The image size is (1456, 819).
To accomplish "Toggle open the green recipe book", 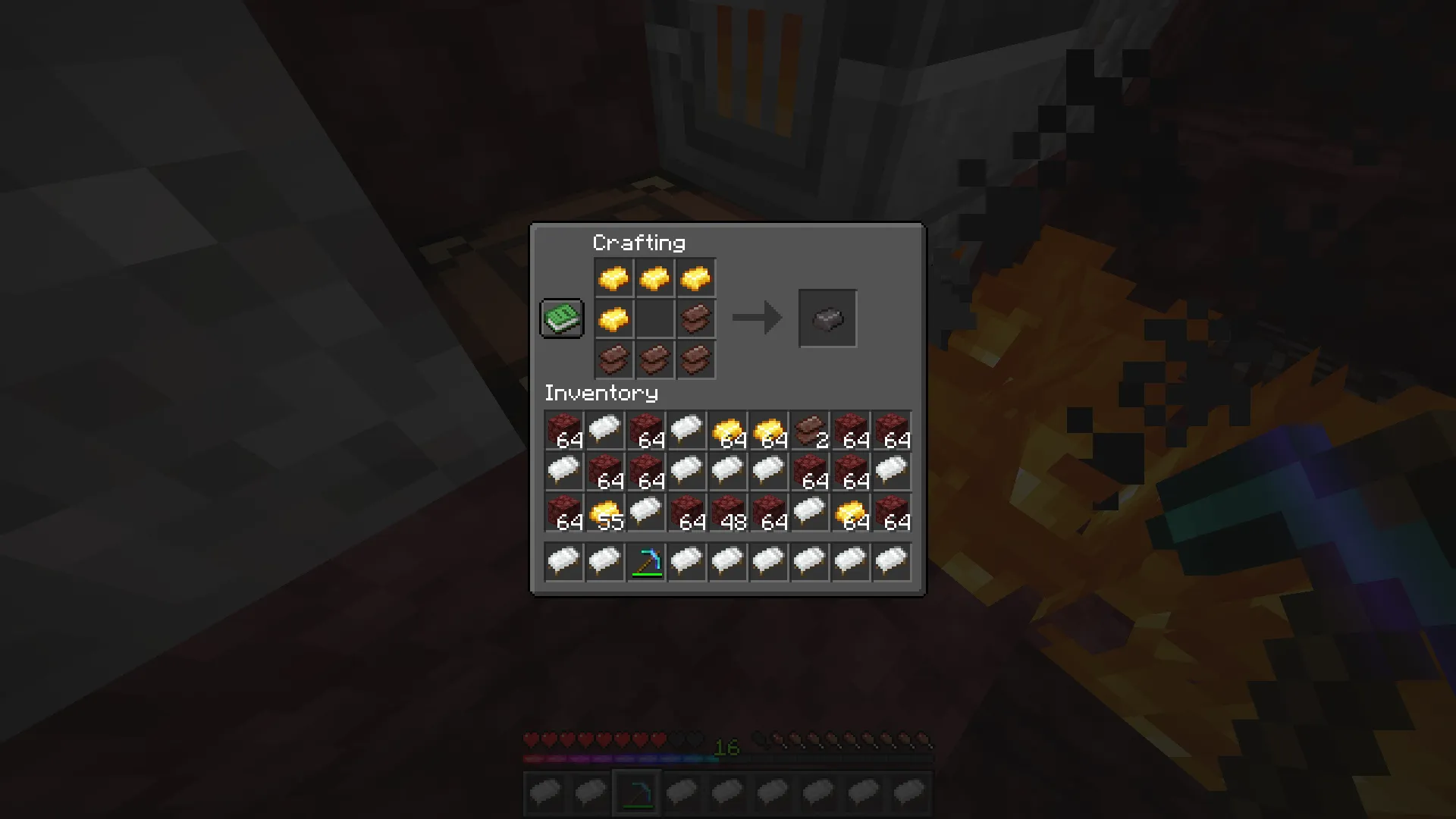I will (x=561, y=318).
